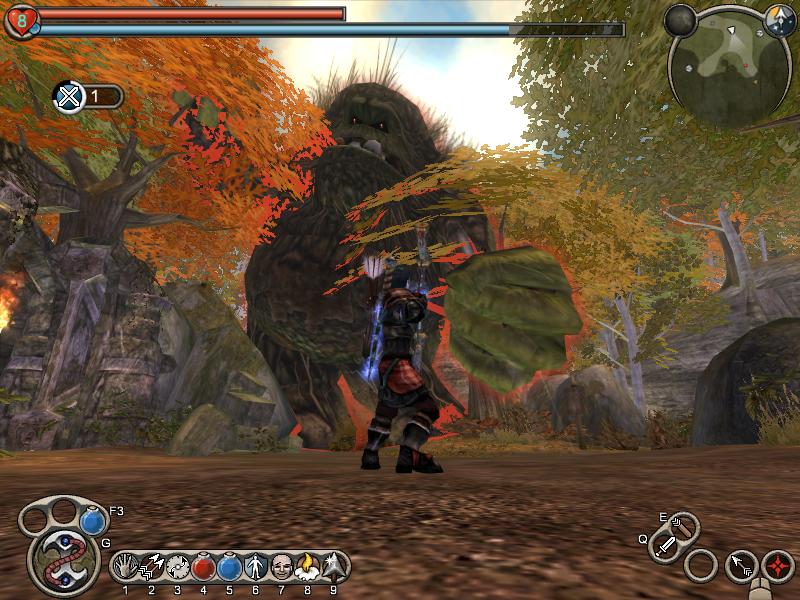The height and width of the screenshot is (600, 800).
Task: Click the day-night compass icon by minimap
Action: click(x=779, y=18)
